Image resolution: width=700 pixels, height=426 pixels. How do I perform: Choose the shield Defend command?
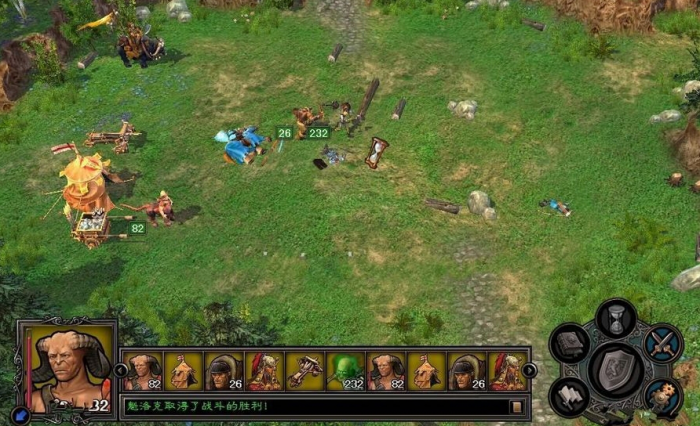[616, 369]
